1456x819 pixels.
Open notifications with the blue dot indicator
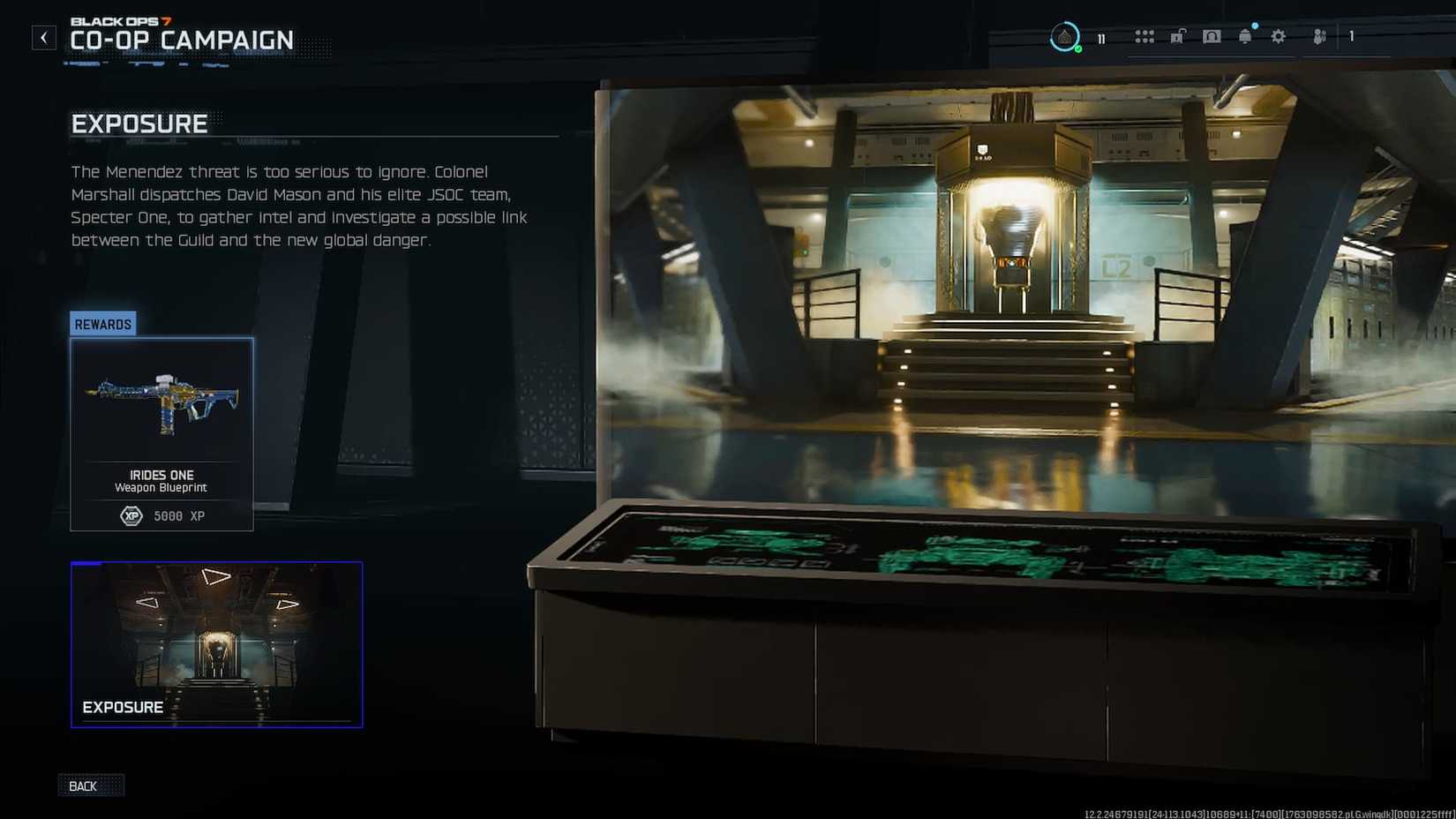(x=1245, y=36)
